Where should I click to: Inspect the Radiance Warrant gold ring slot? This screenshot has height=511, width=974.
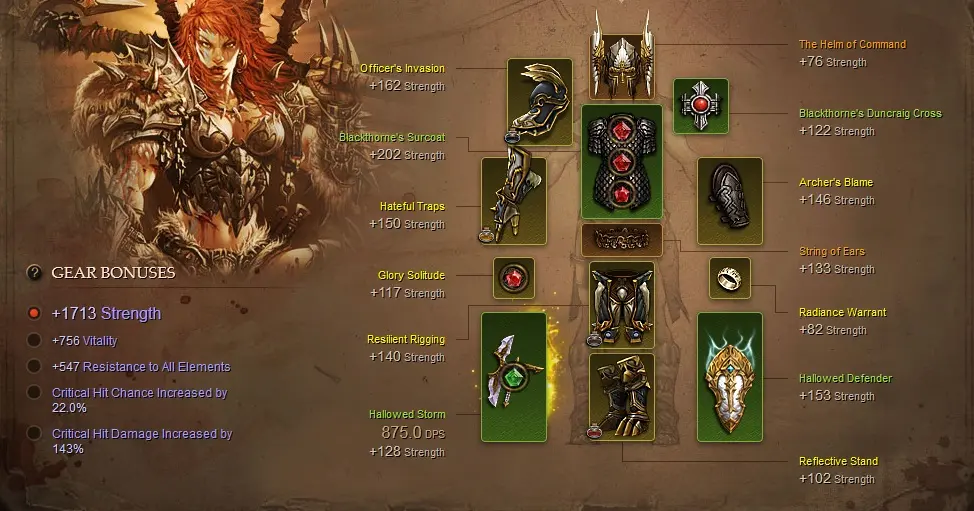[x=729, y=278]
